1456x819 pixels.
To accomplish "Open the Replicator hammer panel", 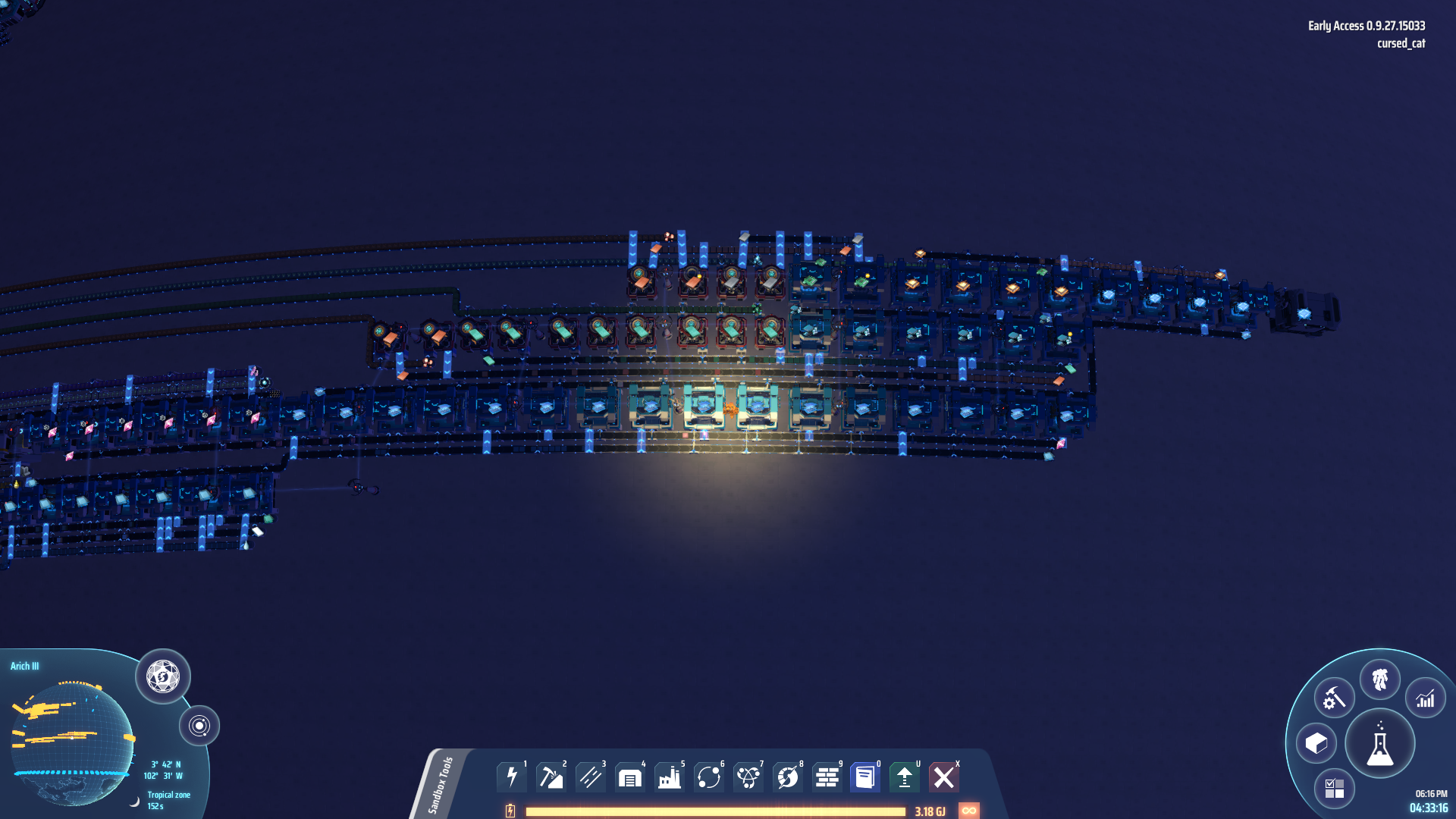I will tap(1333, 698).
